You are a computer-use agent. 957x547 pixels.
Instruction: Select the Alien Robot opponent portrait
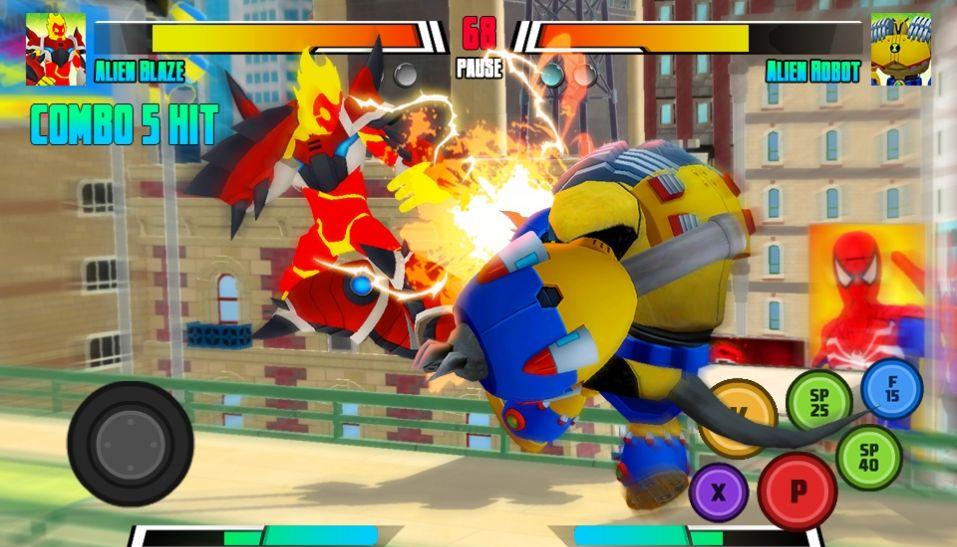point(900,49)
